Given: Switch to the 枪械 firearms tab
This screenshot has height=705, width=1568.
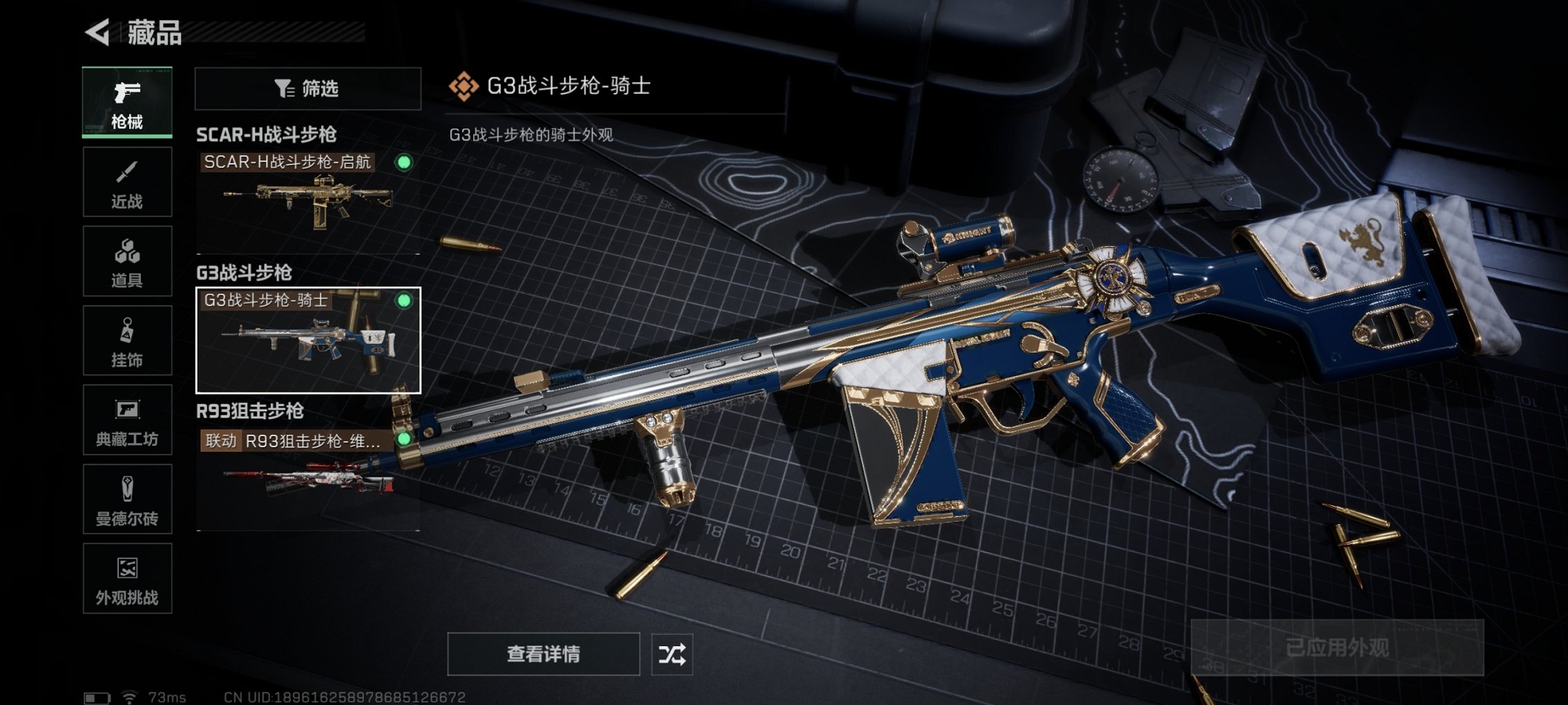Looking at the screenshot, I should point(126,102).
